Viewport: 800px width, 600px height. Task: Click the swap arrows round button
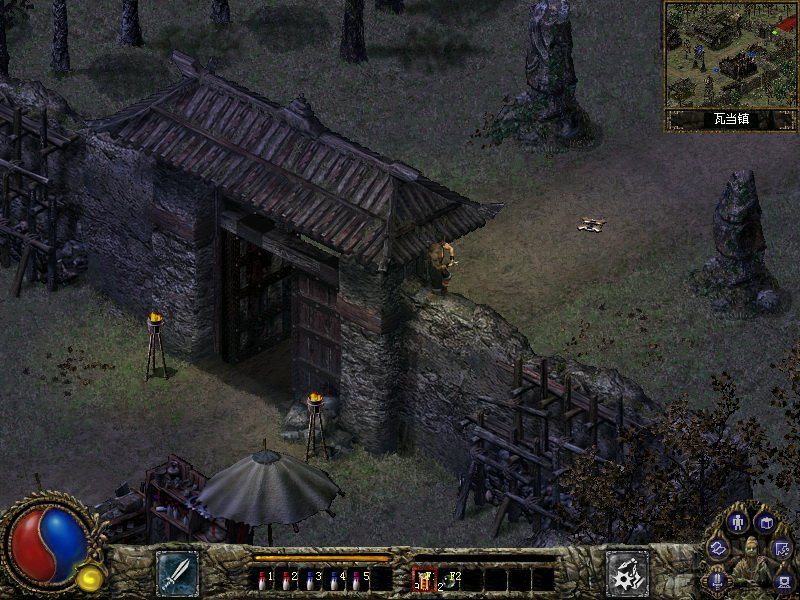click(x=718, y=548)
